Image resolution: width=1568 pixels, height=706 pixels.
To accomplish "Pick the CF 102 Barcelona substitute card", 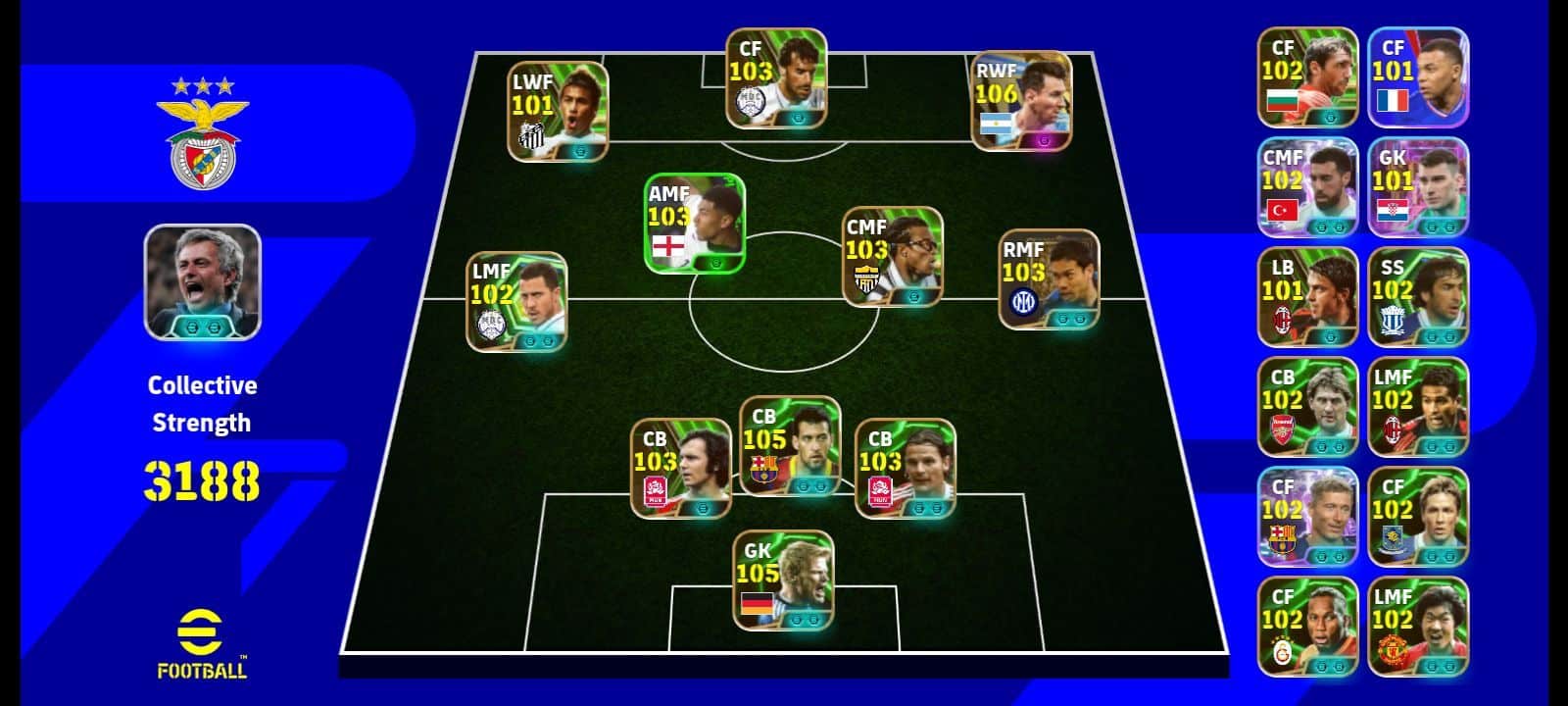I will 1307,517.
